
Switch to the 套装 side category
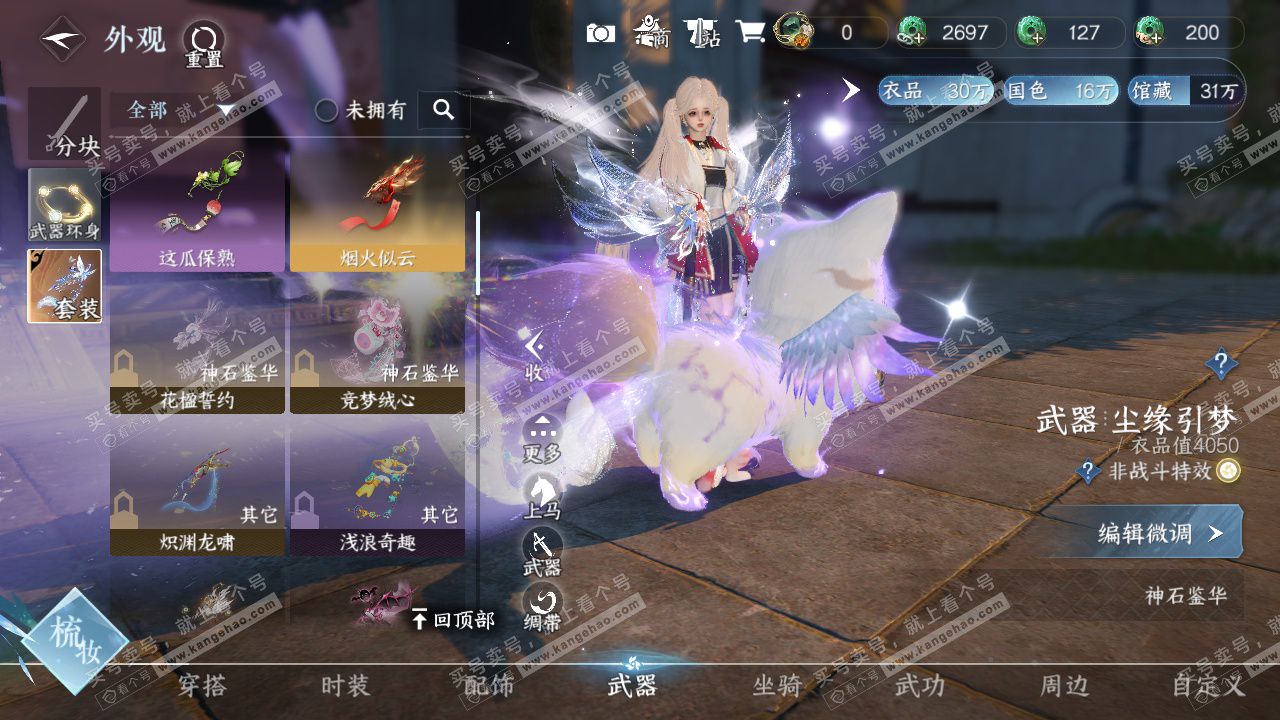tap(65, 286)
